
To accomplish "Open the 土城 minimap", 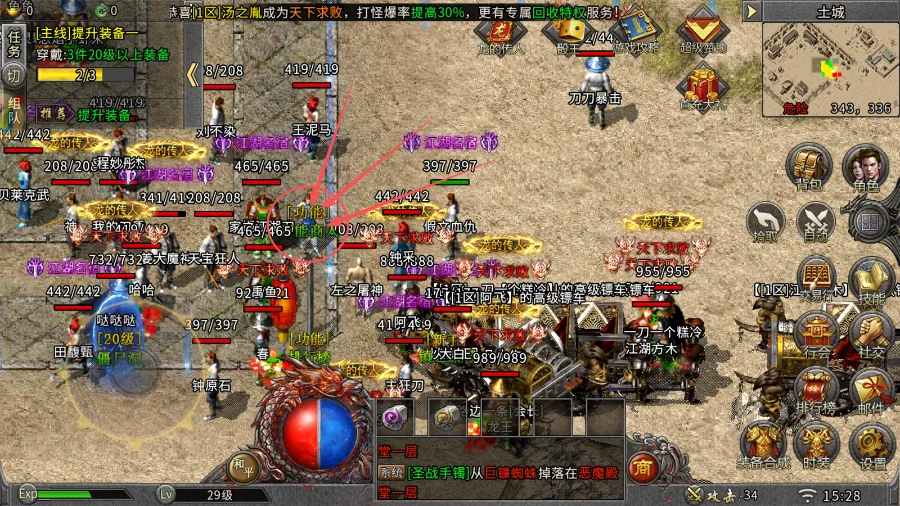I will [829, 66].
